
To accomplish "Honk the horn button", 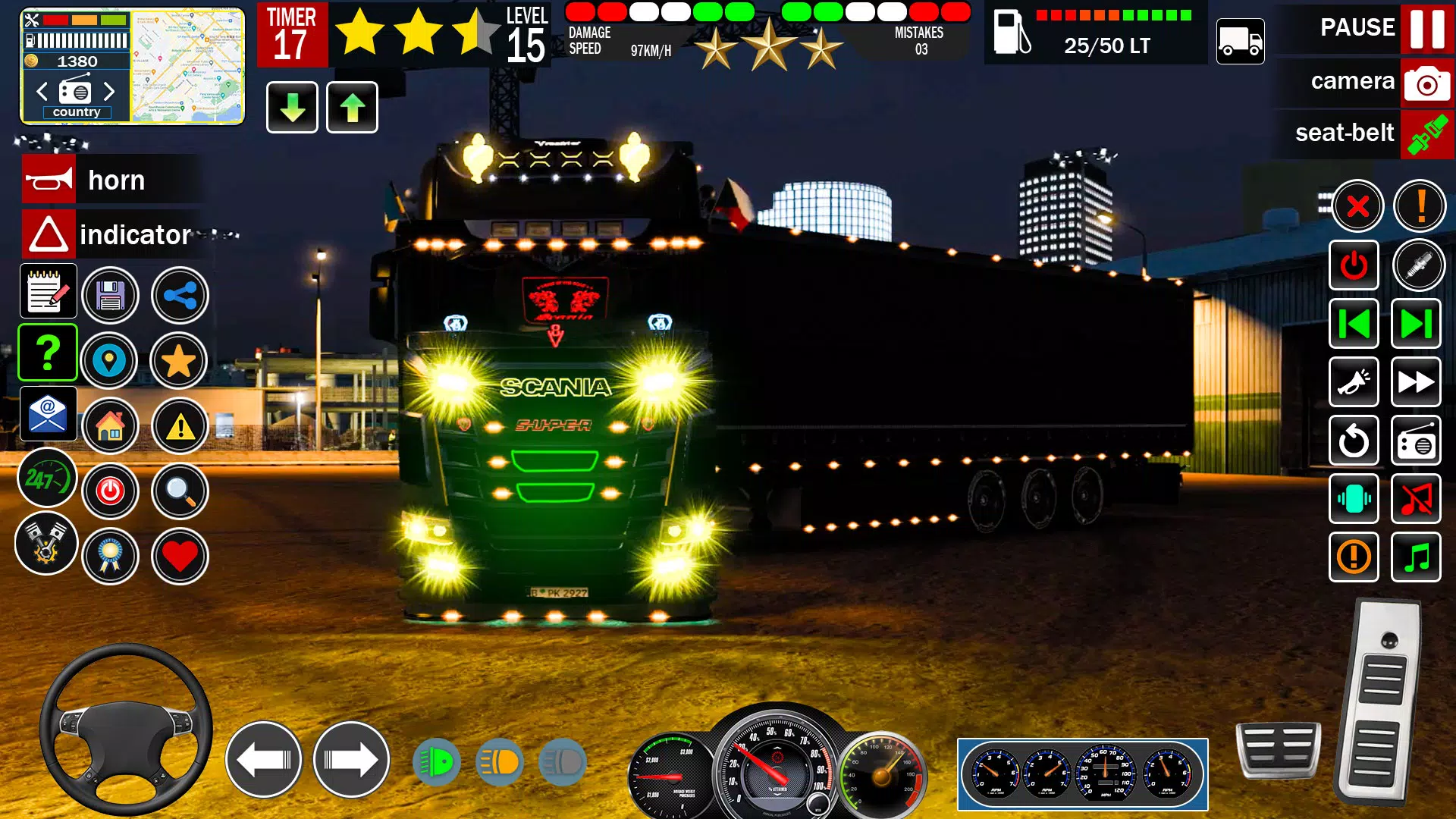I will 49,180.
